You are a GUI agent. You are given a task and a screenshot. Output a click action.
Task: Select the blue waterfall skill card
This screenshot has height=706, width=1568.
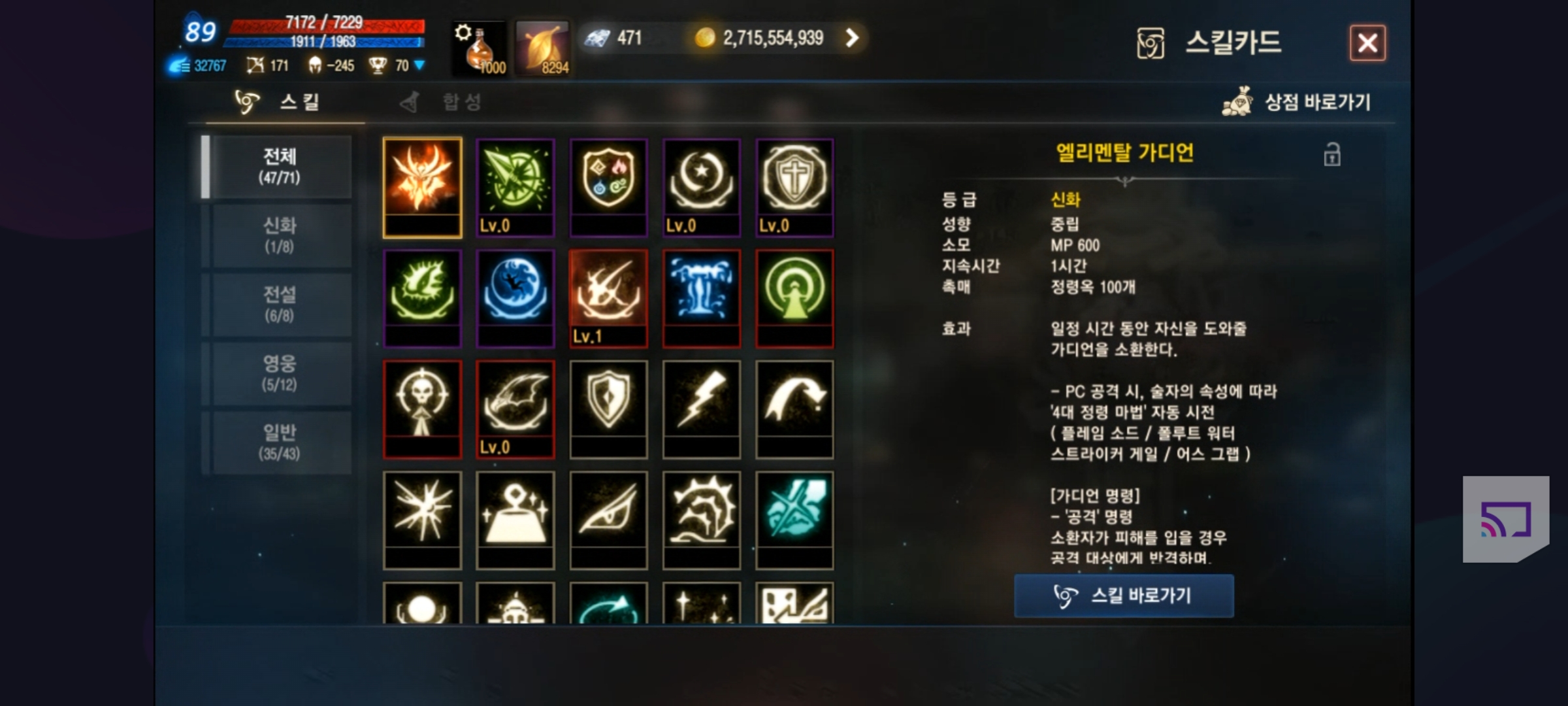click(x=701, y=297)
